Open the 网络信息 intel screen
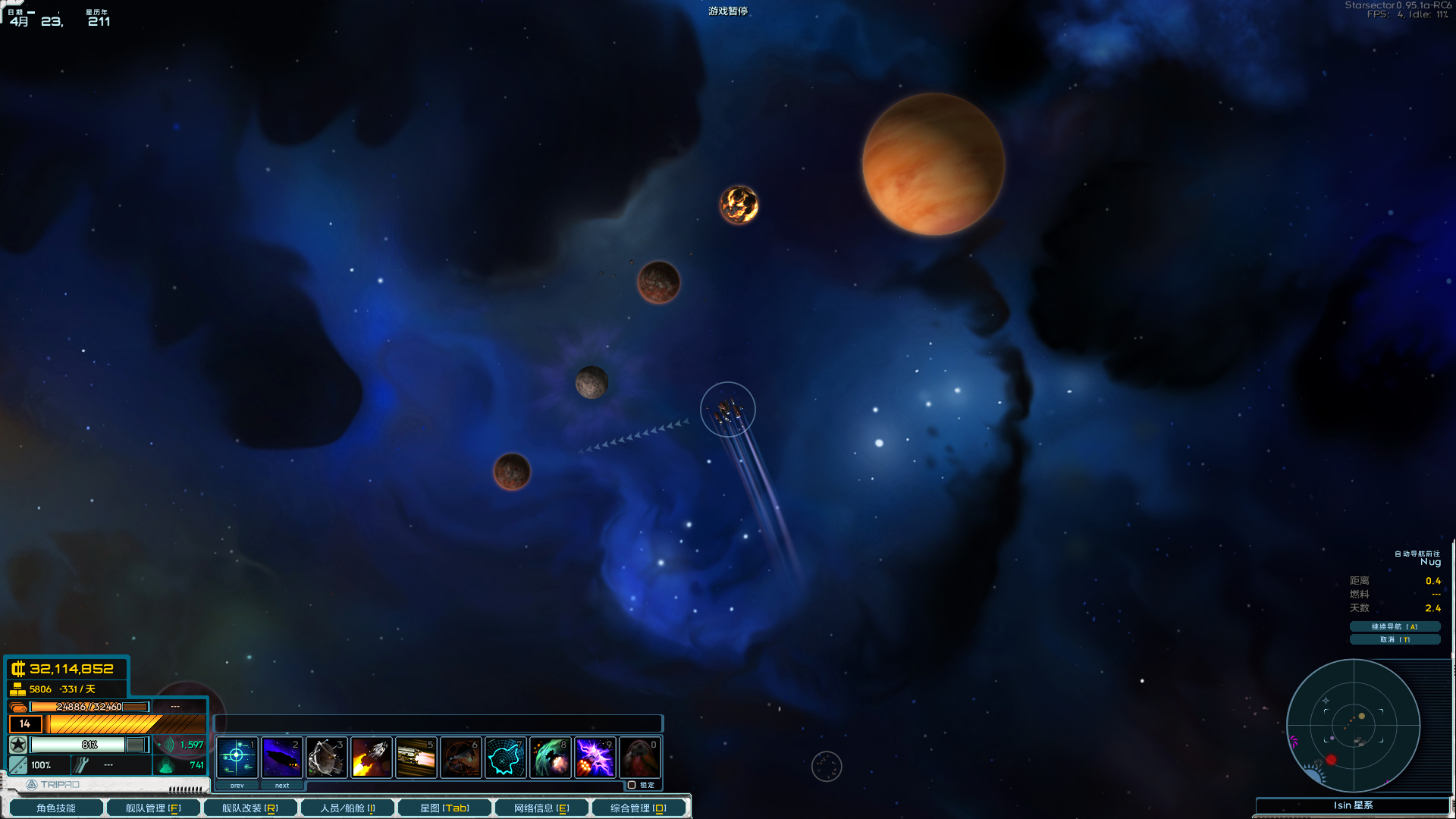 point(541,808)
